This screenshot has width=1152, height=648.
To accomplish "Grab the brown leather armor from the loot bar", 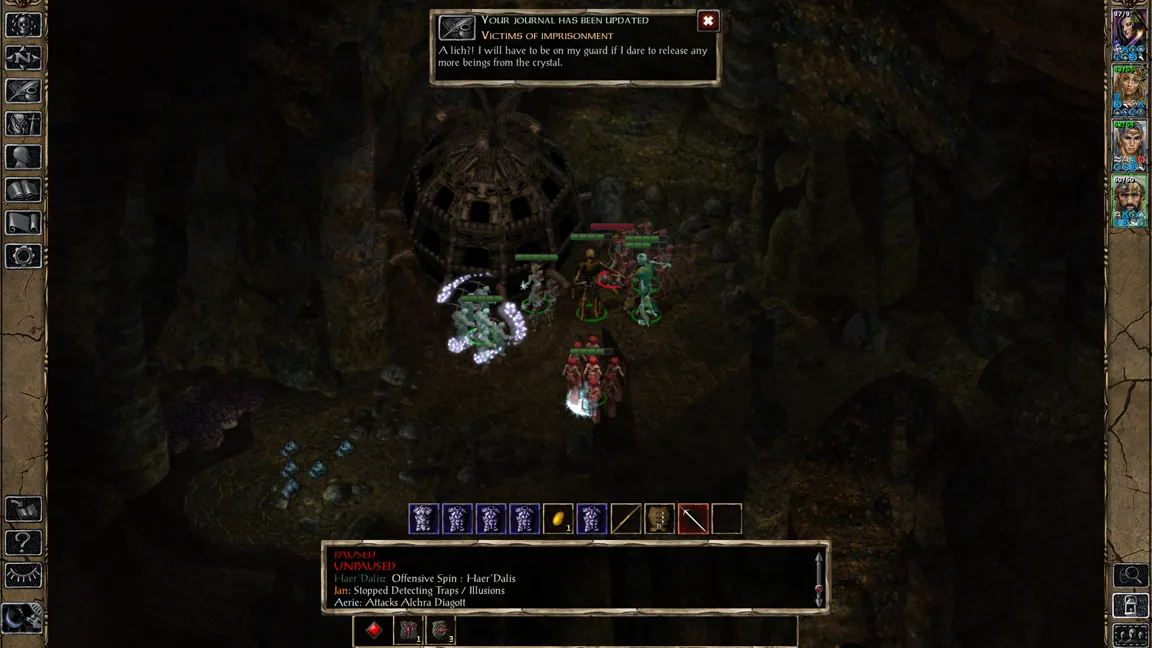I will point(659,519).
